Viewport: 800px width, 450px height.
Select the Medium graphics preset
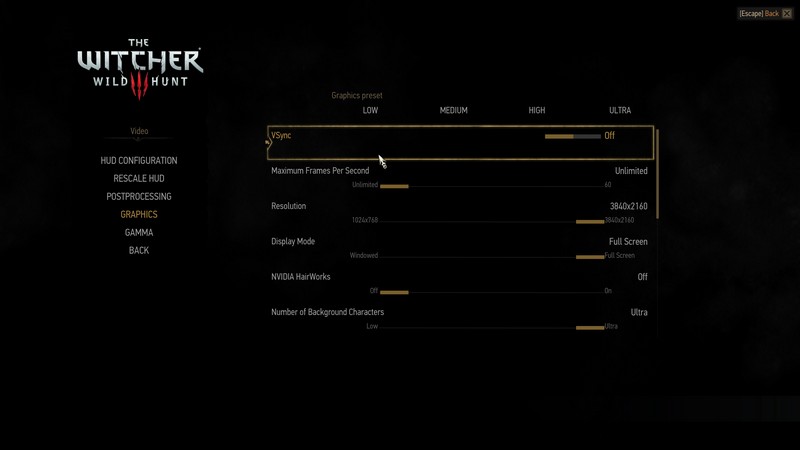pyautogui.click(x=453, y=111)
